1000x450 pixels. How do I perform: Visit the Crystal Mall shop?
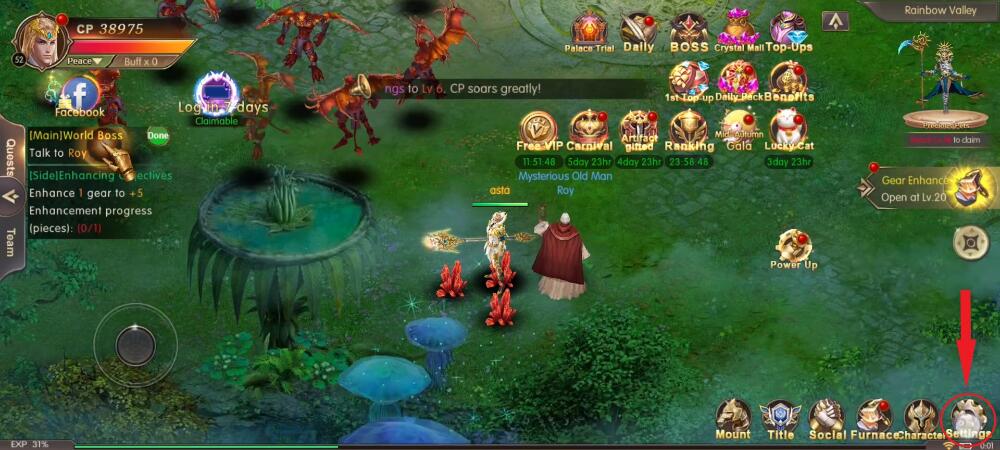pyautogui.click(x=738, y=31)
